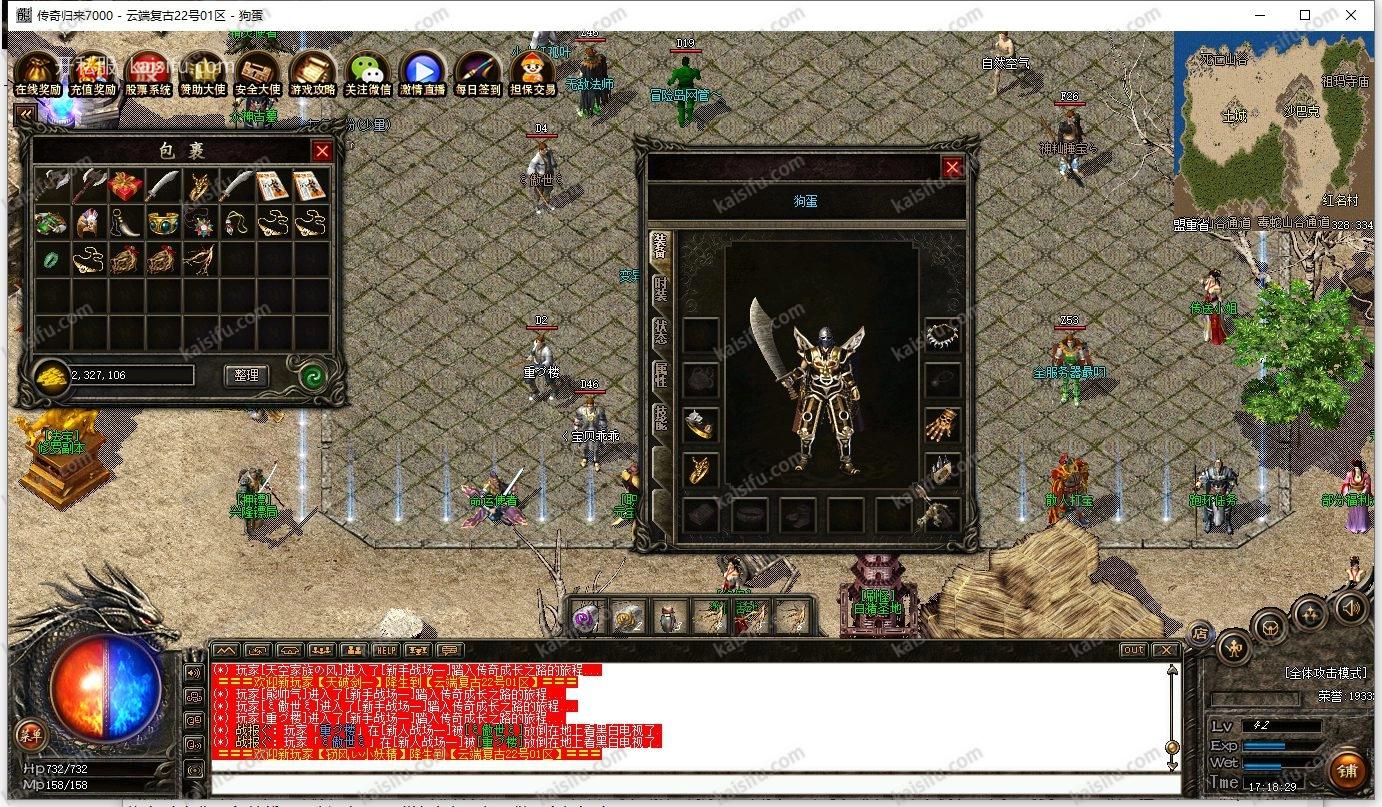Open the 激情直播 live stream icon
Viewport: 1382px width, 807px height.
click(x=423, y=73)
